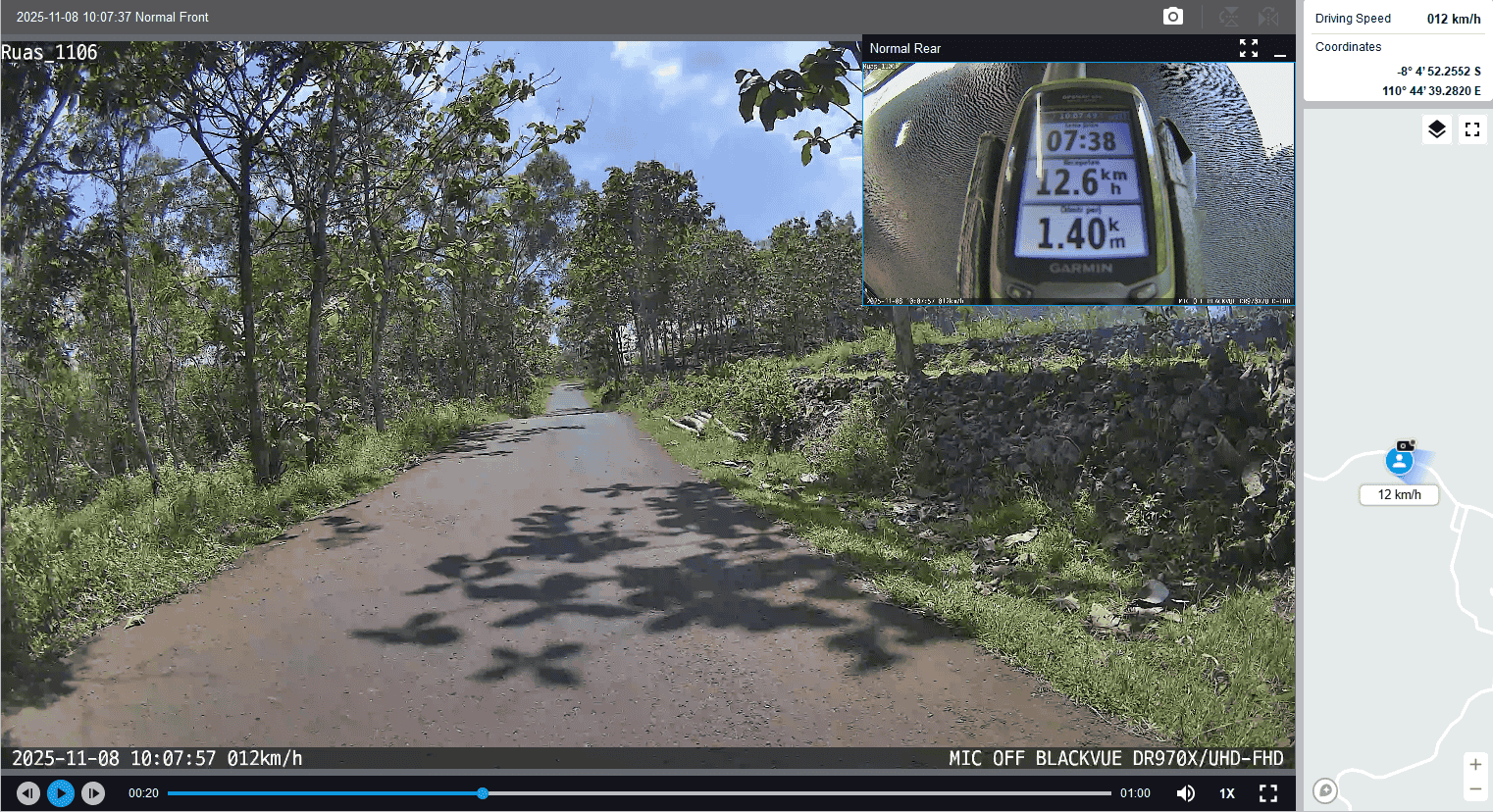This screenshot has height=812, width=1493.
Task: Open the video in fullscreen
Action: [1268, 793]
